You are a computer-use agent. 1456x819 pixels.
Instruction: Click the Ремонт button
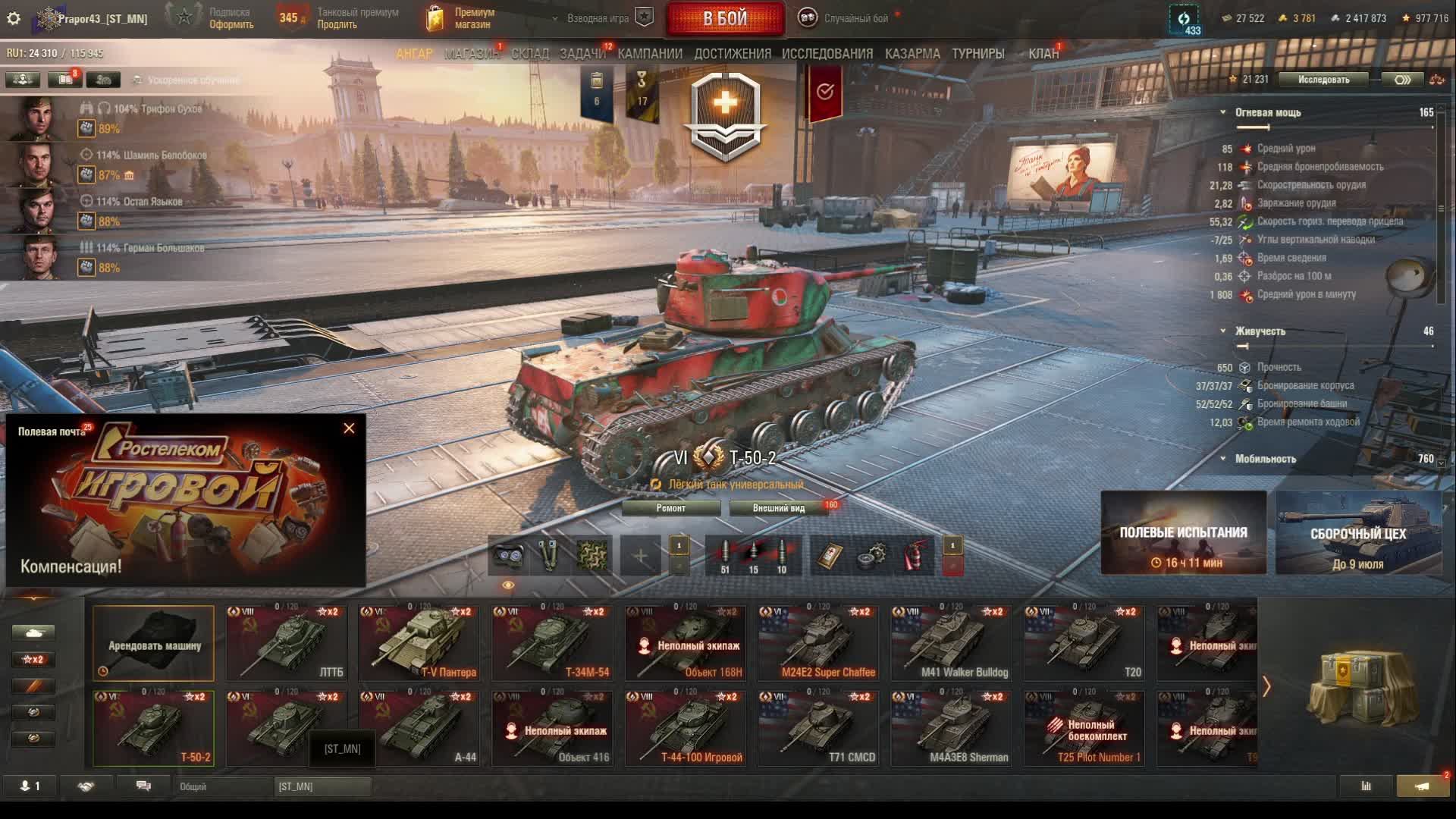click(670, 508)
